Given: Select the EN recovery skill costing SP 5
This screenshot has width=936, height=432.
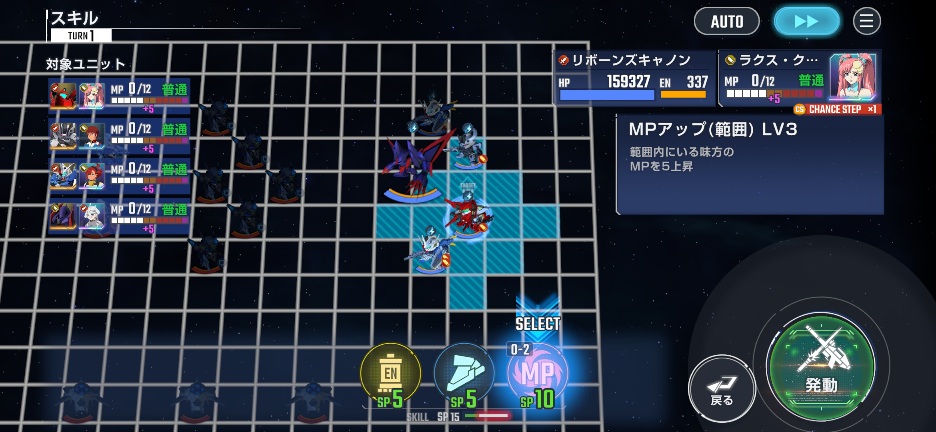Looking at the screenshot, I should (390, 375).
